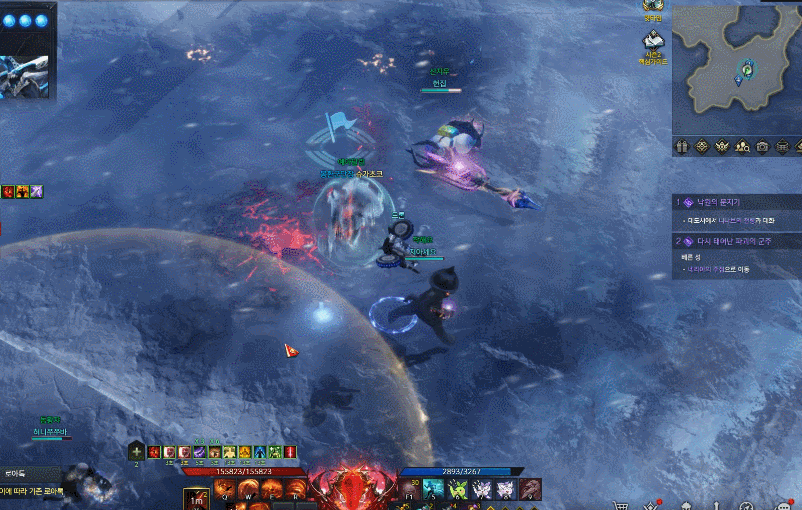Open the shopping cart icon in bottom menu
This screenshot has width=802, height=510.
pyautogui.click(x=621, y=504)
